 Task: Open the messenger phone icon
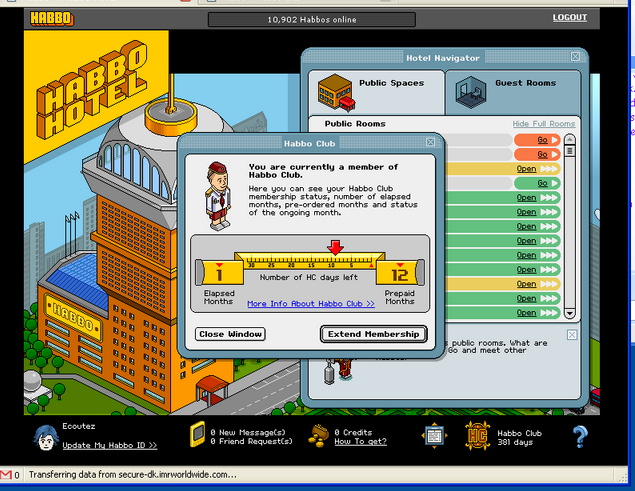pos(197,436)
